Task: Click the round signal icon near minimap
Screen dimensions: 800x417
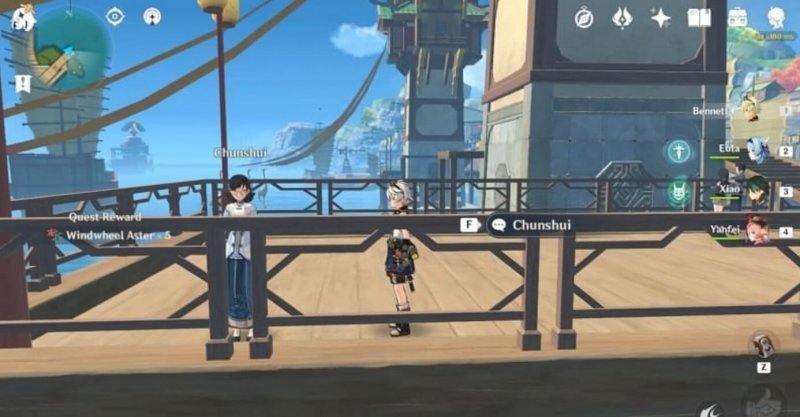Action: tap(151, 16)
